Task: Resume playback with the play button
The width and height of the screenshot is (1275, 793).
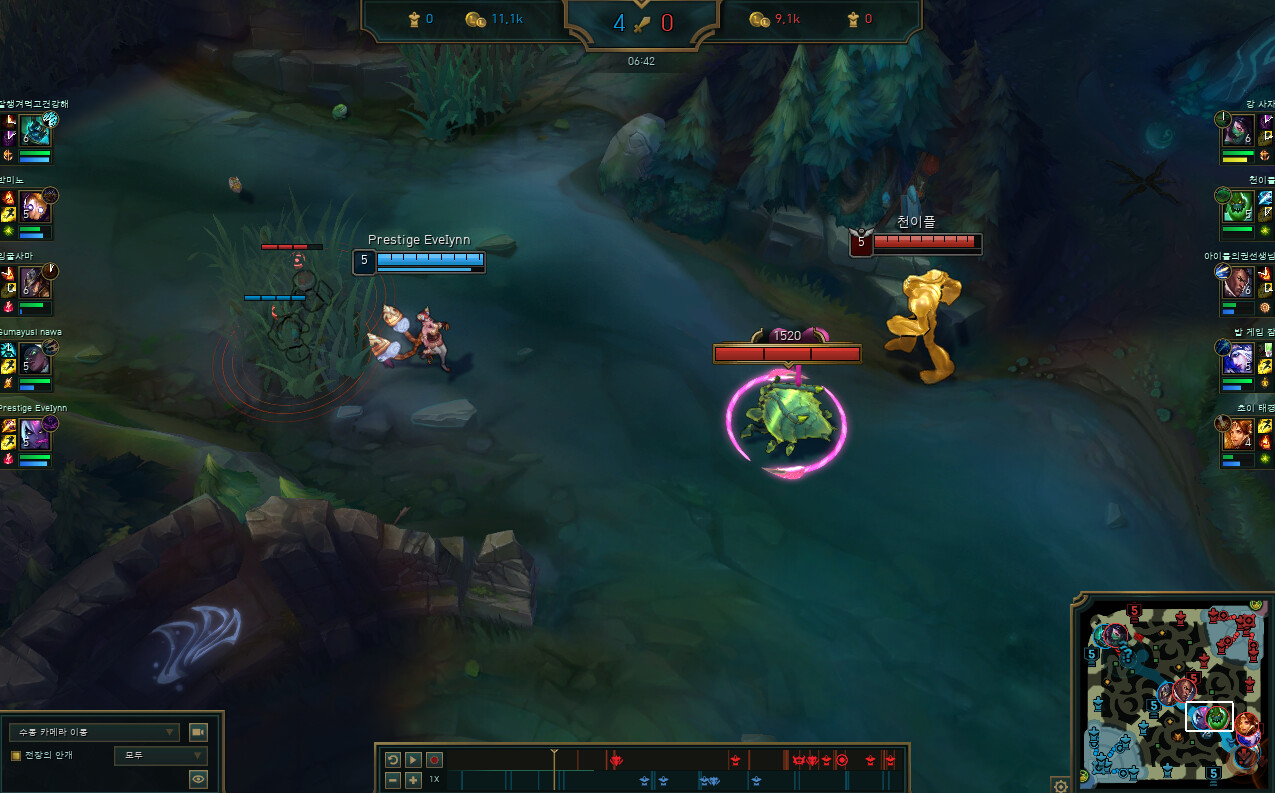Action: click(x=413, y=760)
